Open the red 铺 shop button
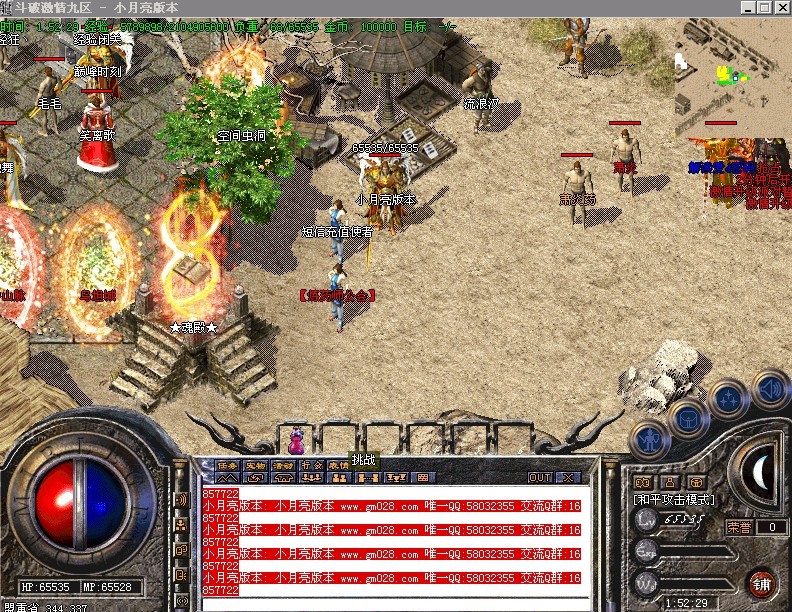Screen dimensions: 792x612 (x=762, y=584)
